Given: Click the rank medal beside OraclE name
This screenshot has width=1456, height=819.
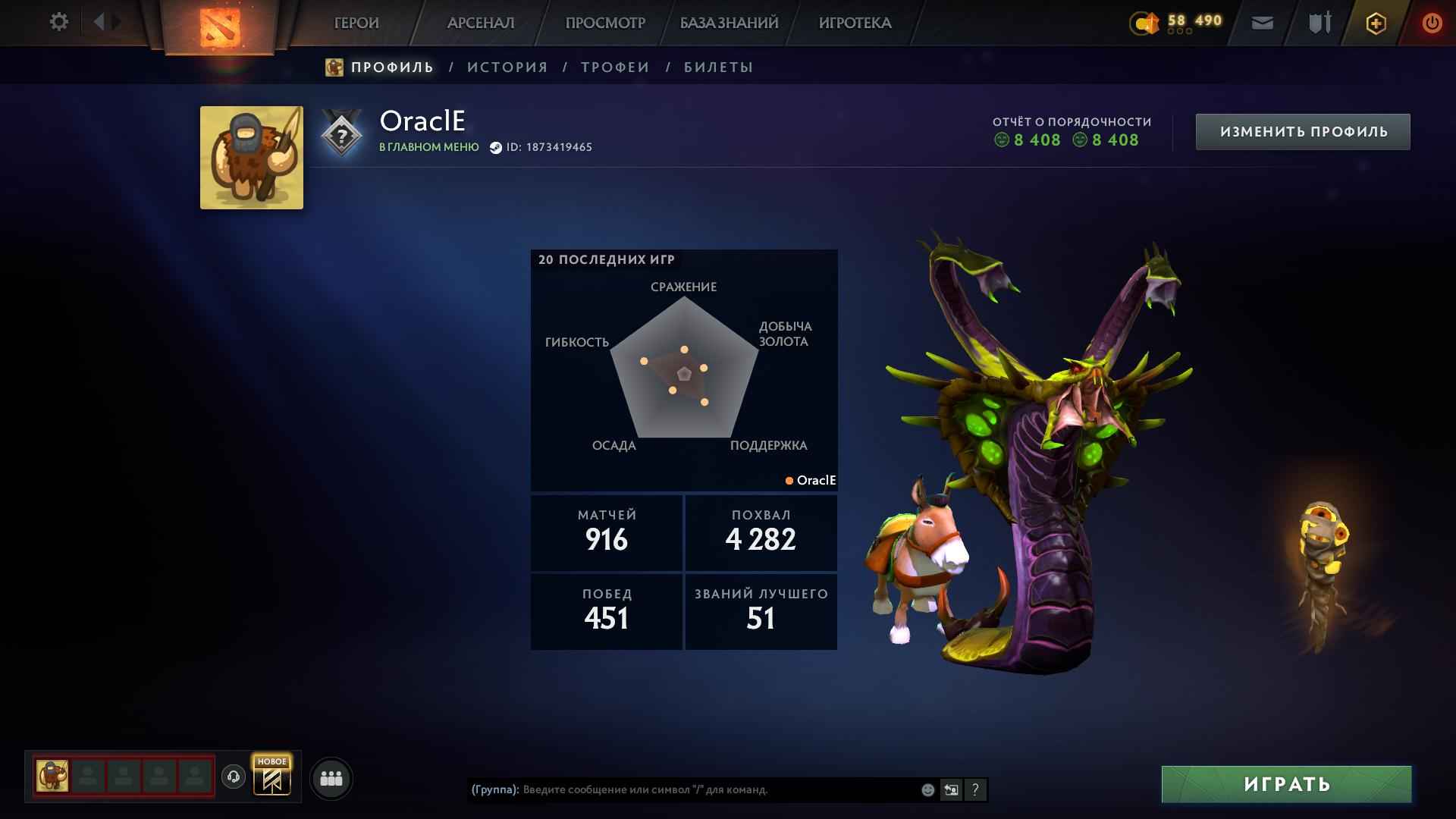Looking at the screenshot, I should pos(340,133).
